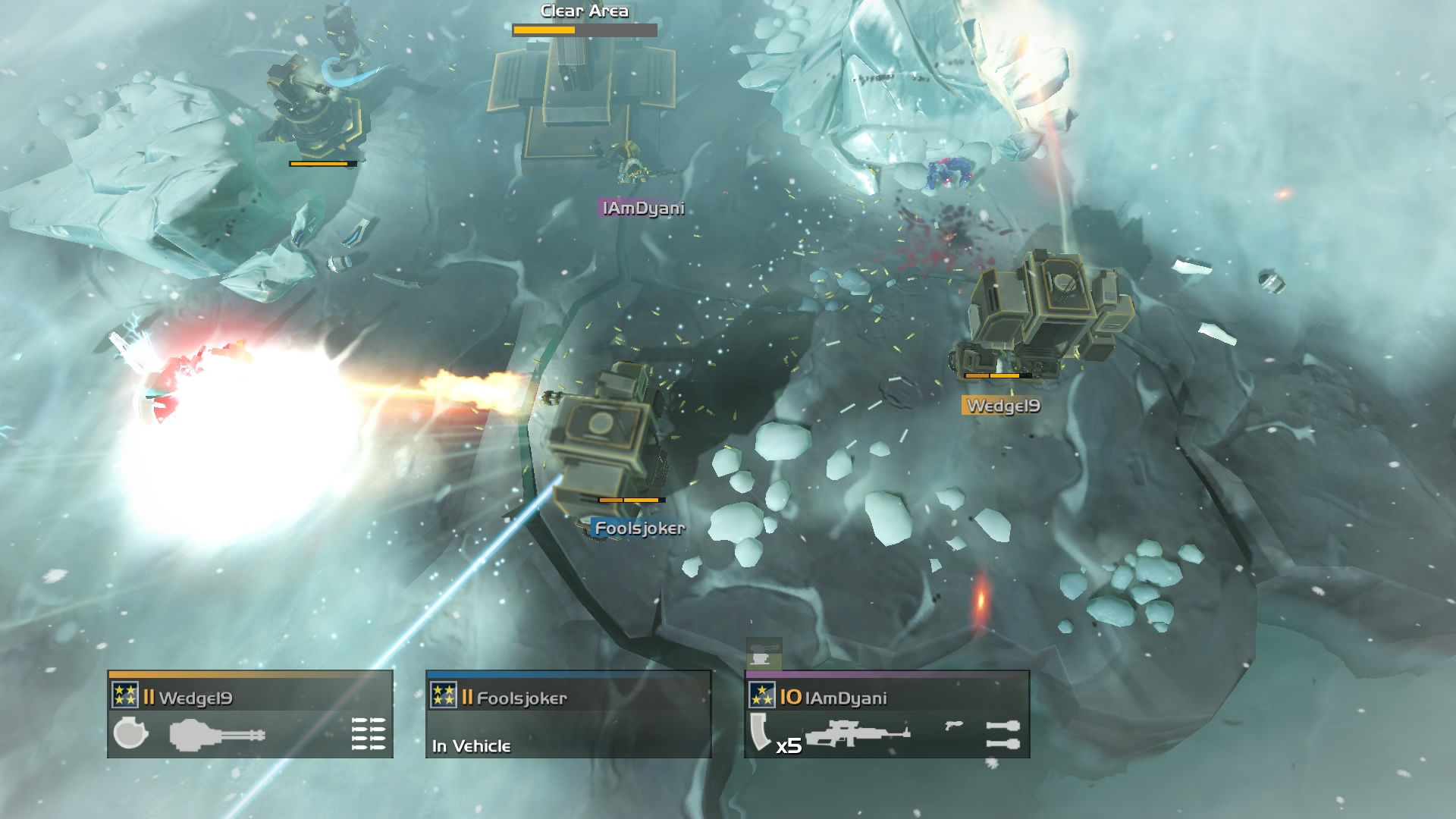Click Foolsjoker's star rank badge
This screenshot has height=819, width=1456.
(x=444, y=695)
